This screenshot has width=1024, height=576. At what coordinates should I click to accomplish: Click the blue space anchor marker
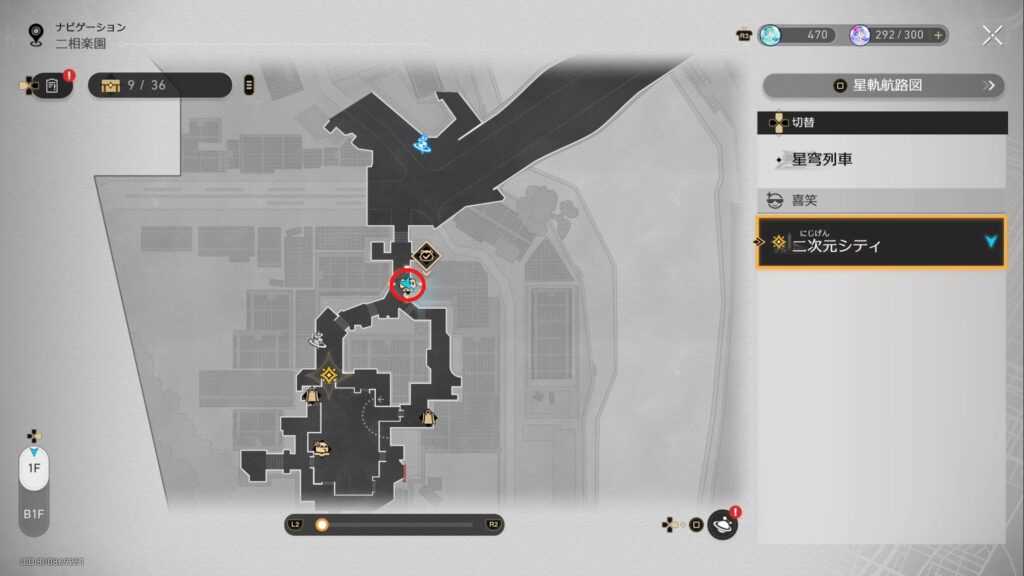click(x=423, y=146)
